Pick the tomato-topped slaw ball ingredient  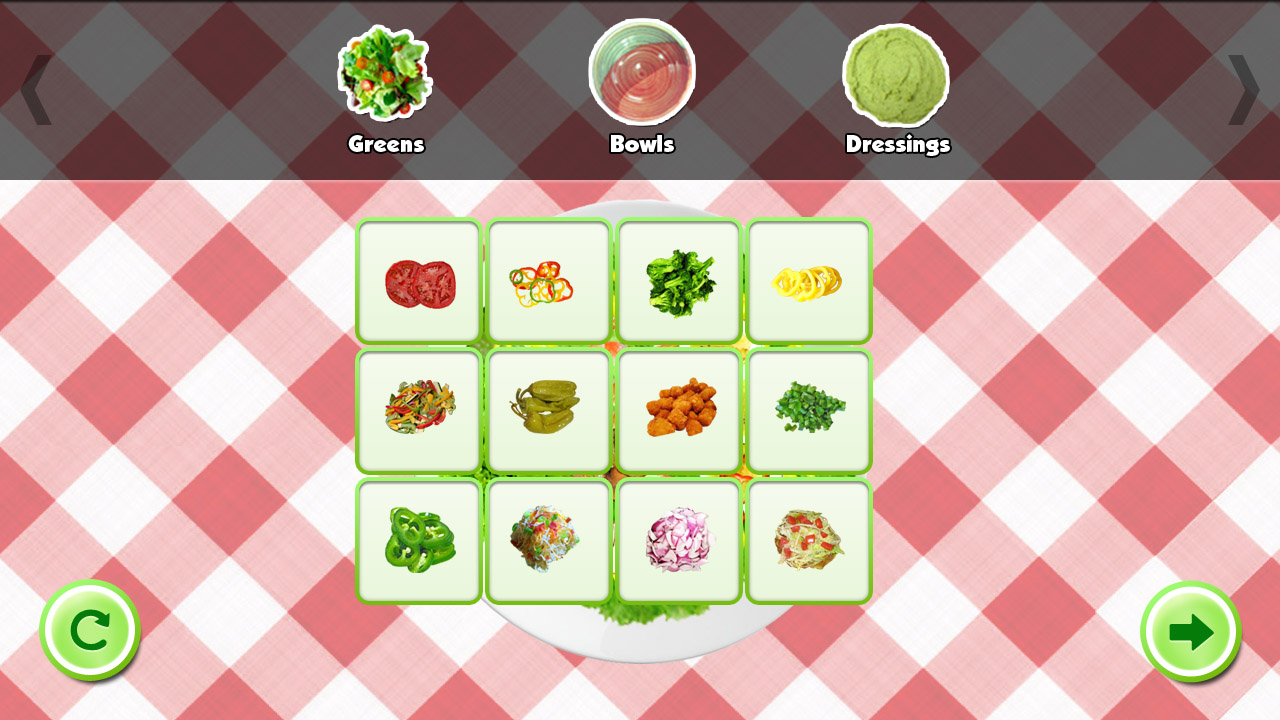point(809,541)
